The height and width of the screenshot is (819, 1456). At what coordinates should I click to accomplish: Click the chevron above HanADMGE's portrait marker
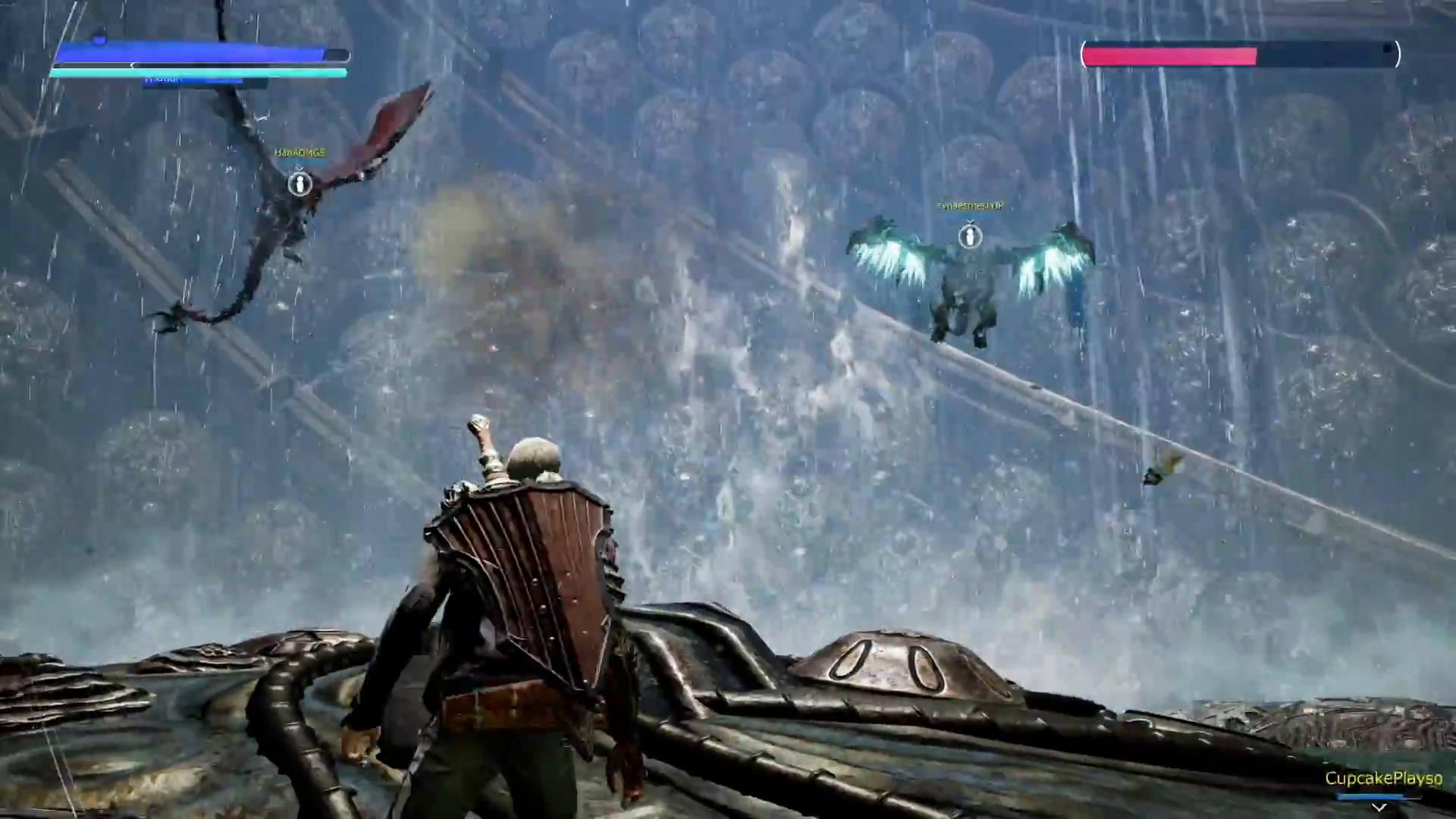click(x=299, y=168)
